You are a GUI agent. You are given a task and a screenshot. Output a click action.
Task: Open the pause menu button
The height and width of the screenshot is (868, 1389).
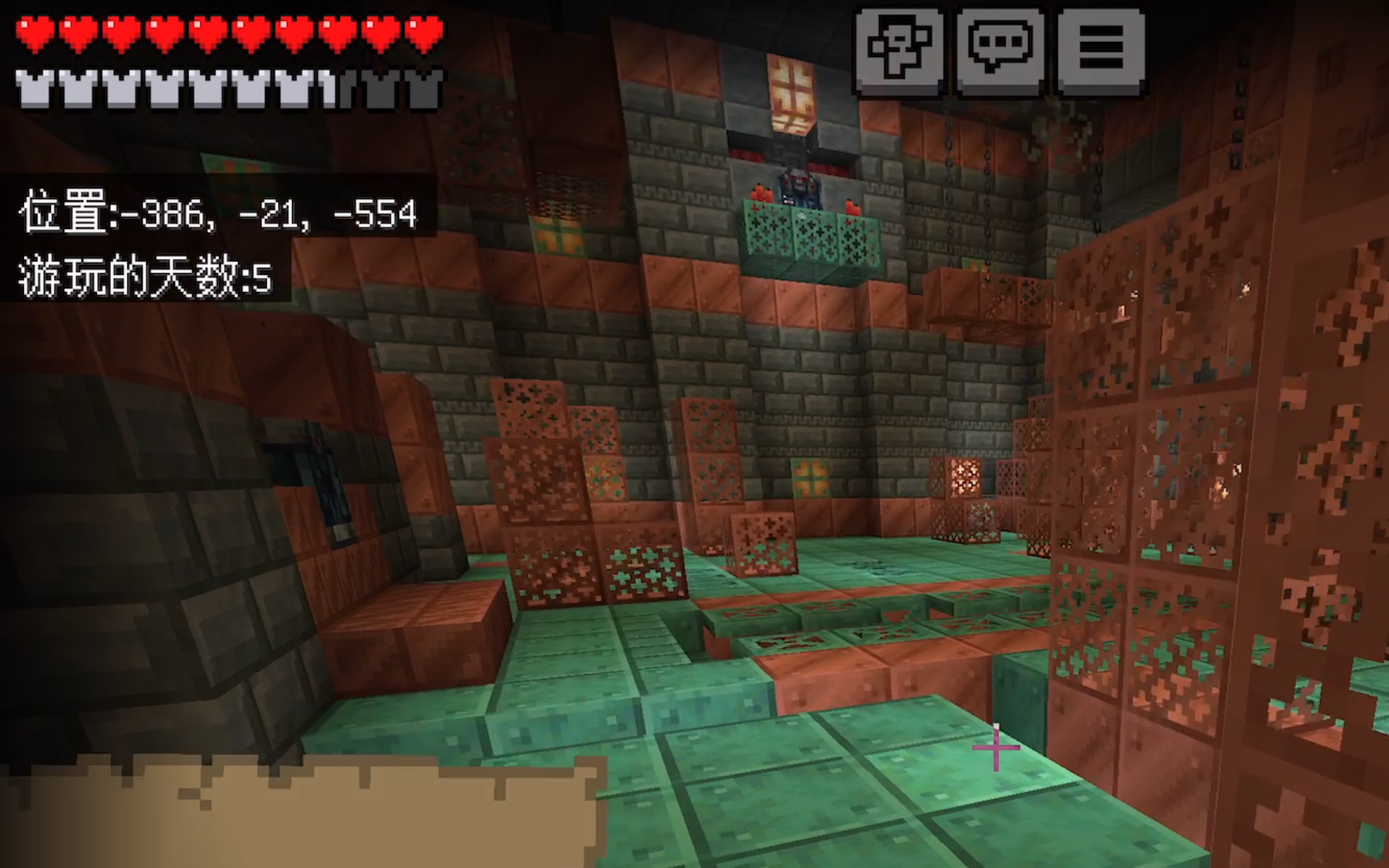1101,51
